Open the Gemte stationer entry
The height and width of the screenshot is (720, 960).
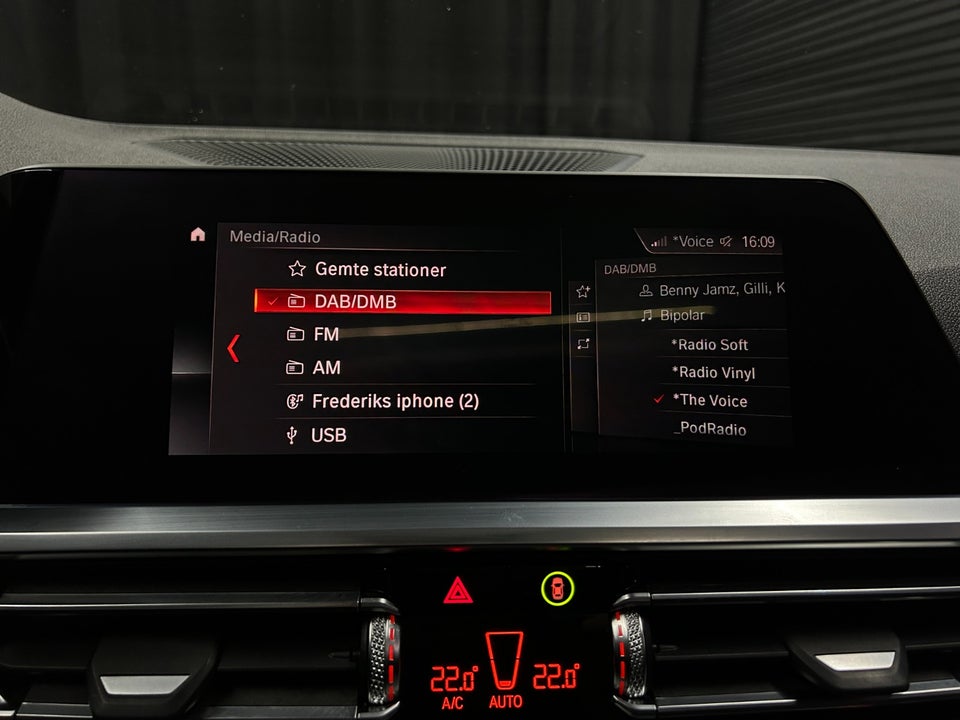(380, 269)
